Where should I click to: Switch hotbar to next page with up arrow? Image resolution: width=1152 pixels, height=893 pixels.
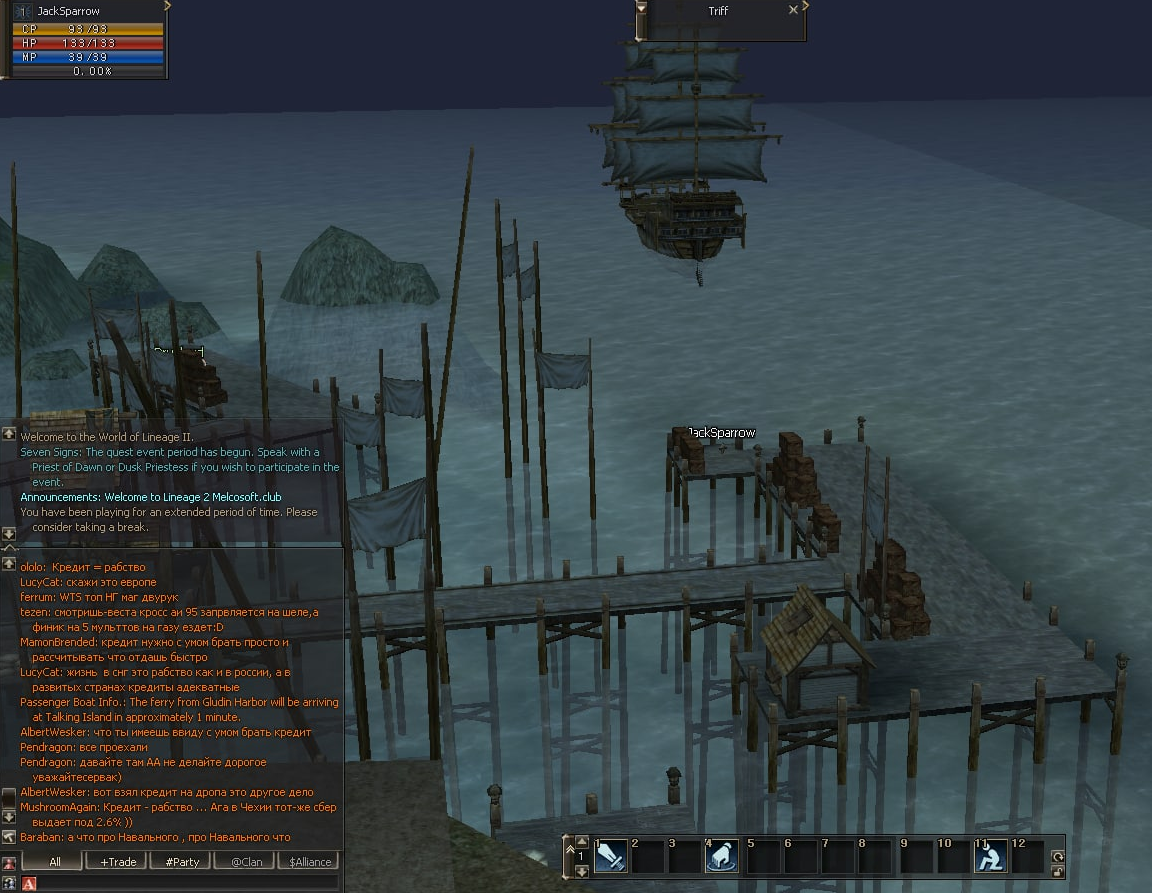(x=582, y=842)
